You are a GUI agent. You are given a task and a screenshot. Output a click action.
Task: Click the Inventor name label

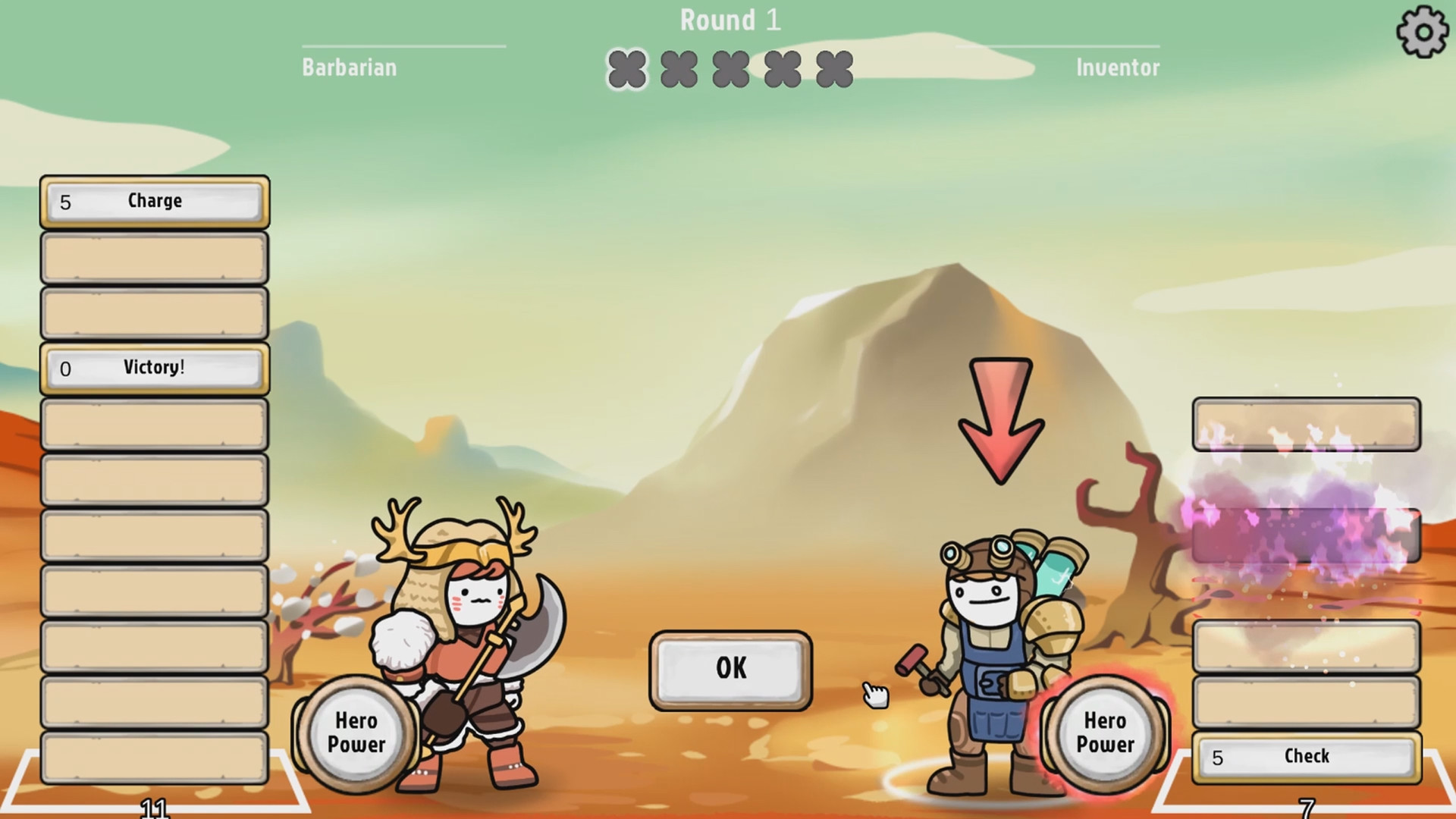[1116, 67]
